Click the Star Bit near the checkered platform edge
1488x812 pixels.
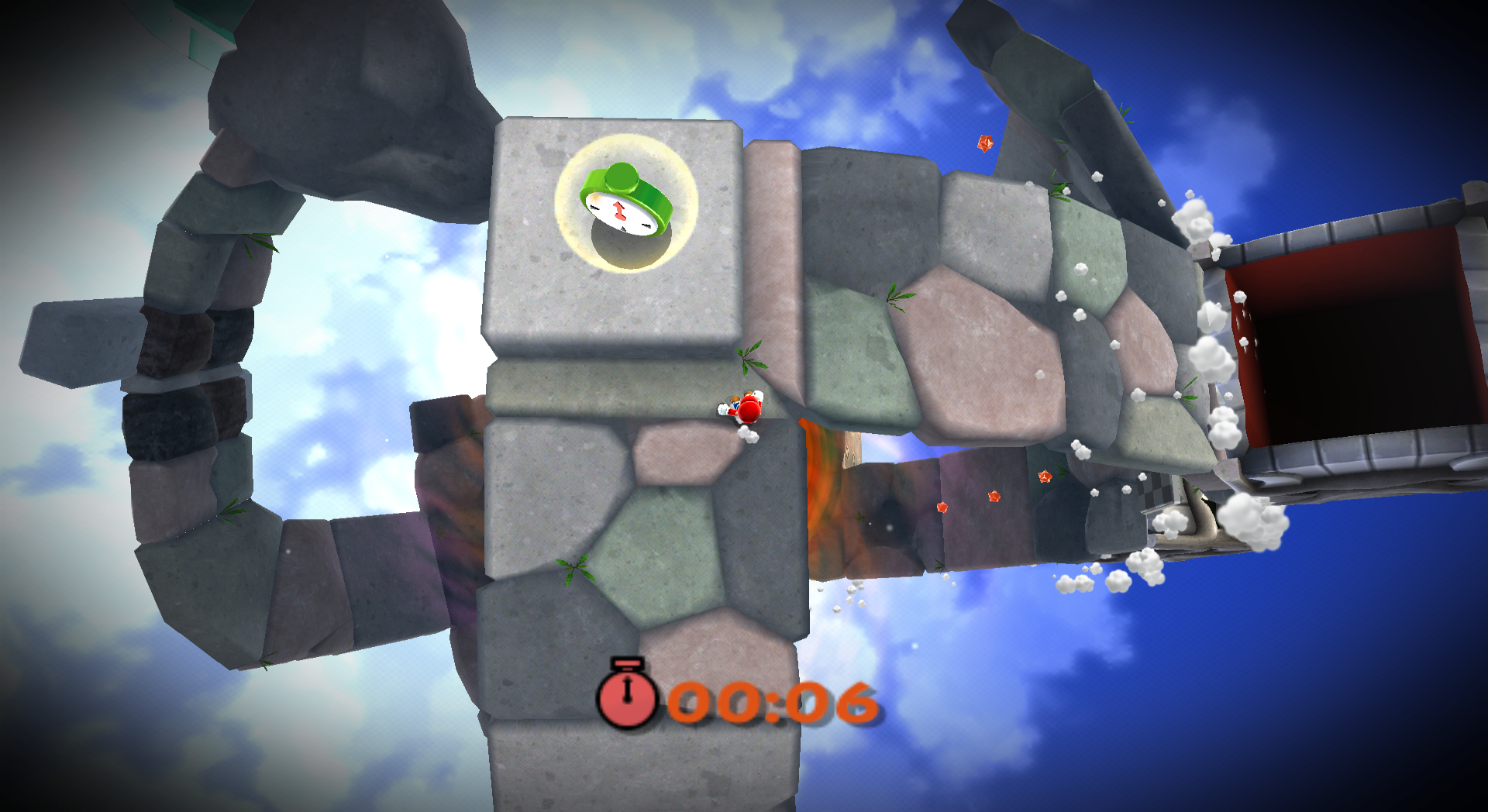tap(1045, 477)
